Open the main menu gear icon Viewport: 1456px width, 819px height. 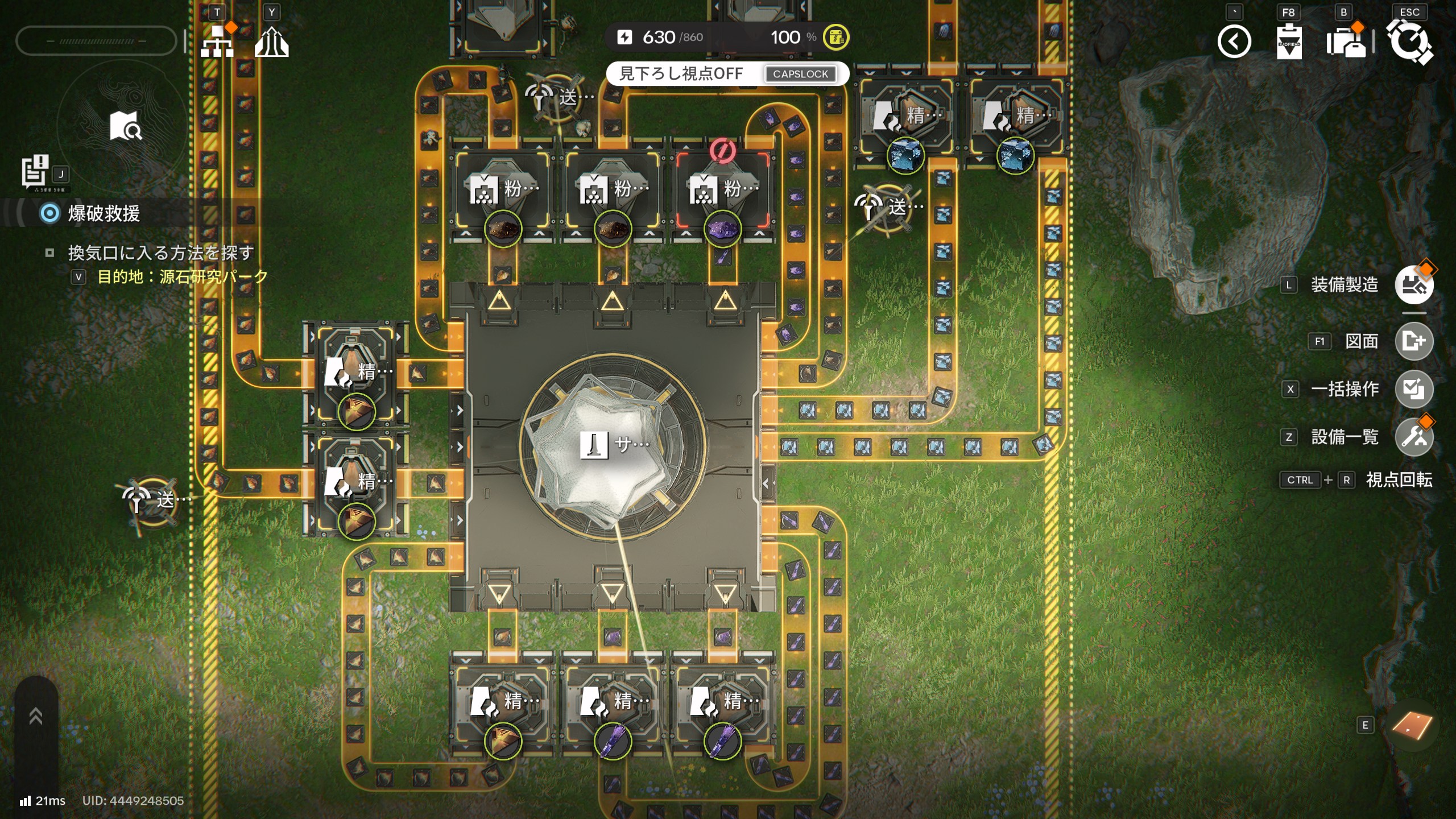pyautogui.click(x=1409, y=42)
